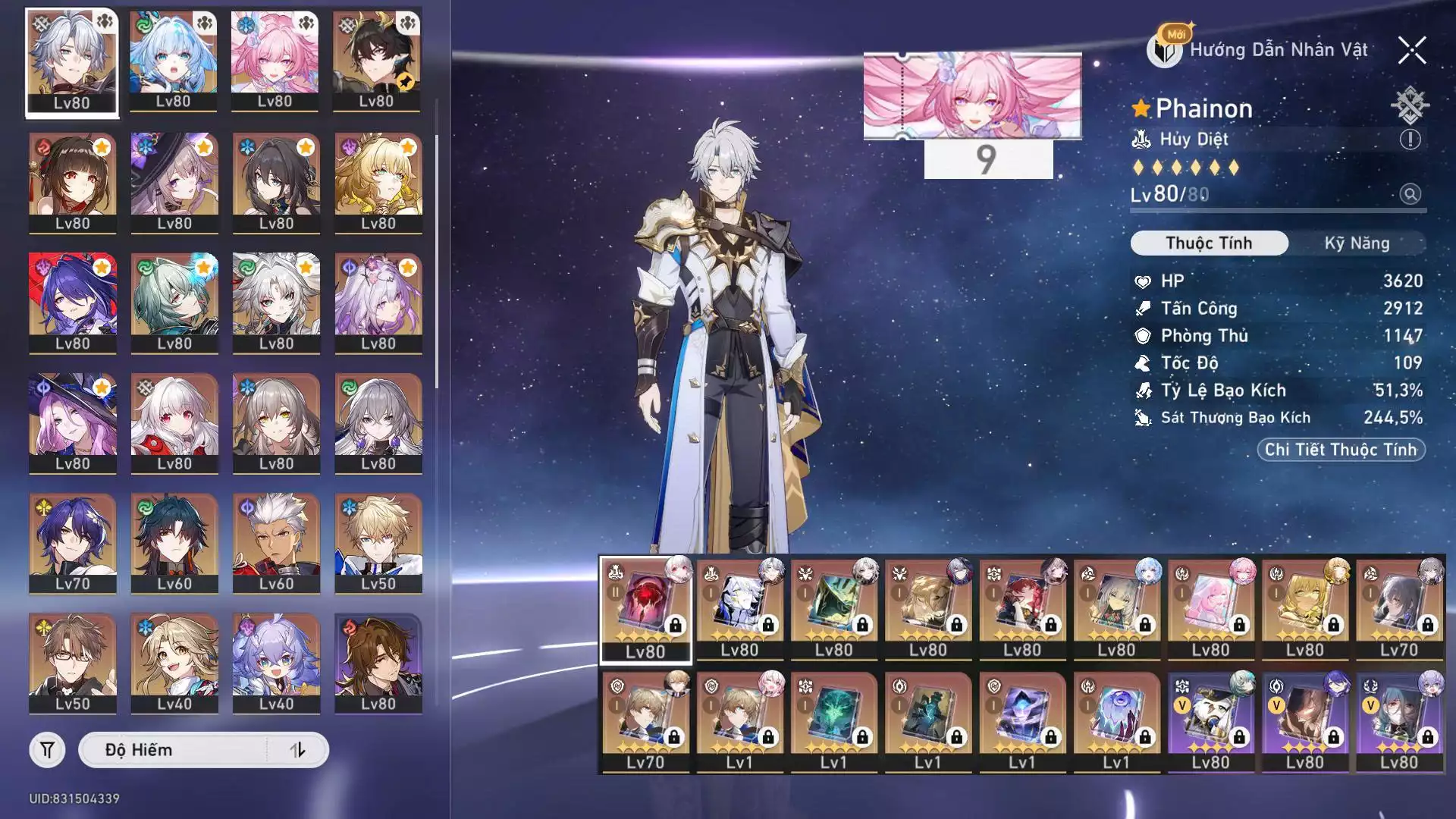Select the Thuộc Tính tab

pos(1209,243)
